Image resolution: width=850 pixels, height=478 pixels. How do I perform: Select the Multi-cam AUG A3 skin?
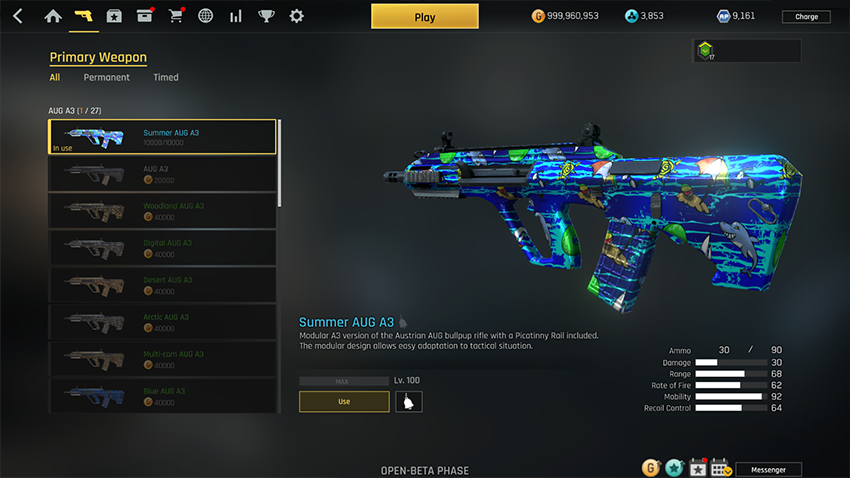click(x=162, y=359)
